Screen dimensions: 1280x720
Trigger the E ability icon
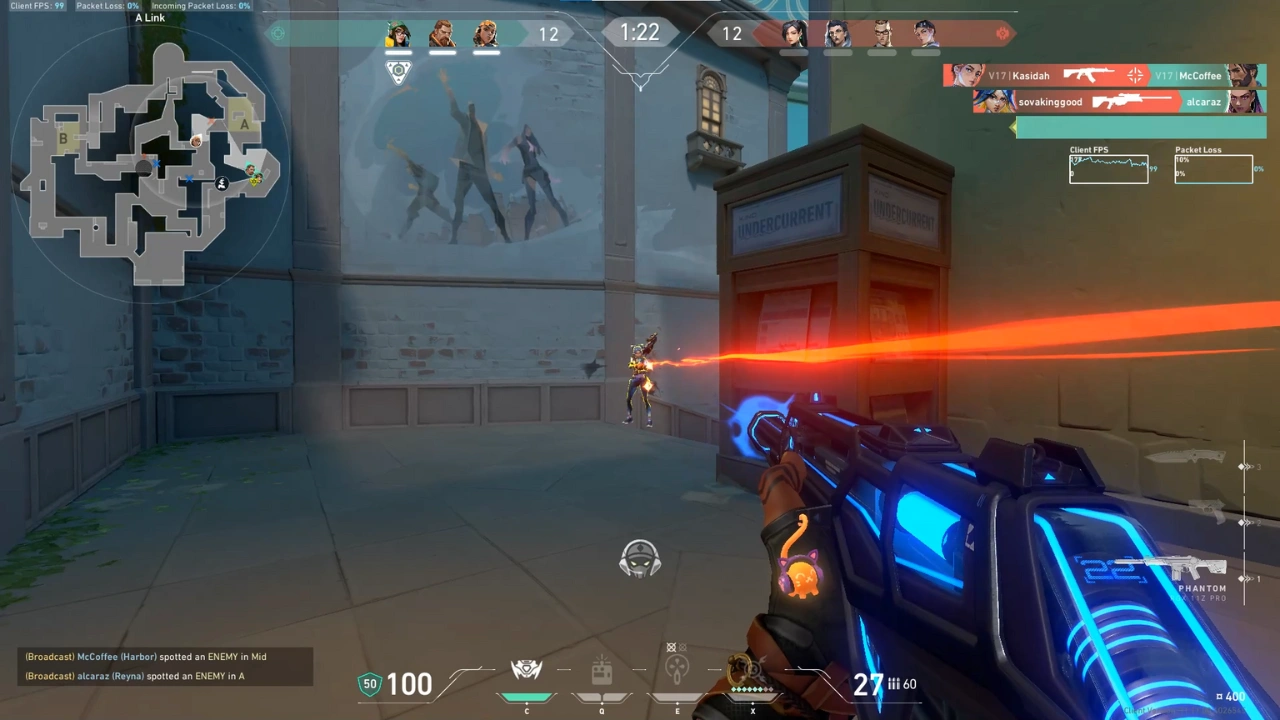coord(677,668)
